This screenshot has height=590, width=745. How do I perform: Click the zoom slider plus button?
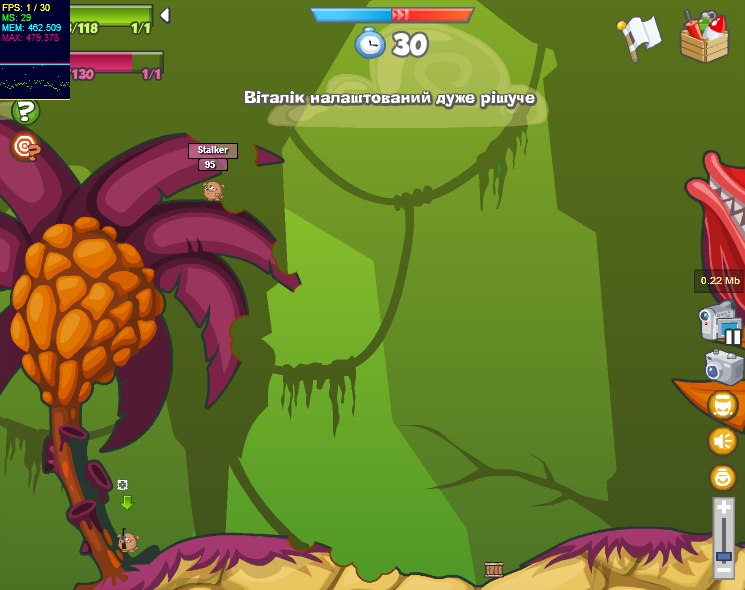(x=724, y=509)
